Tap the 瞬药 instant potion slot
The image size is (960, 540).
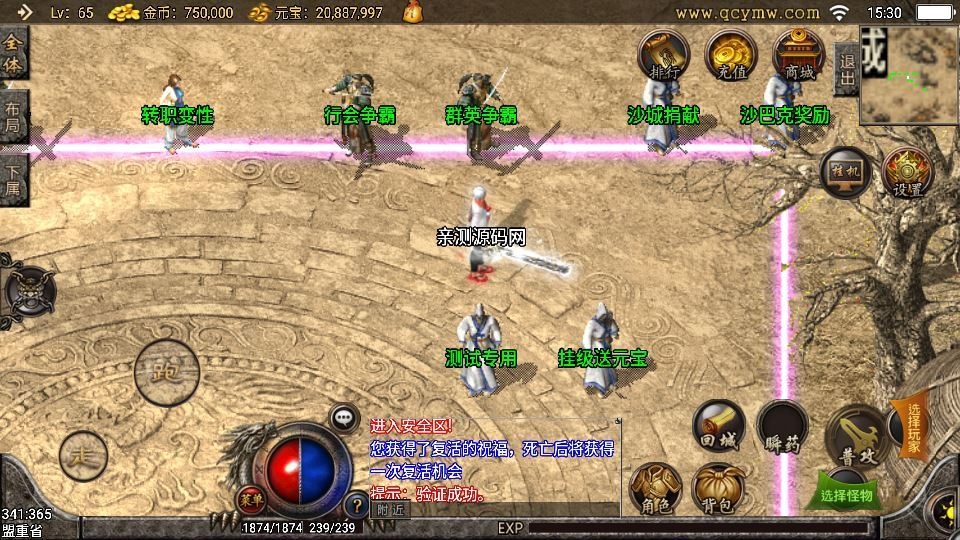(x=782, y=426)
